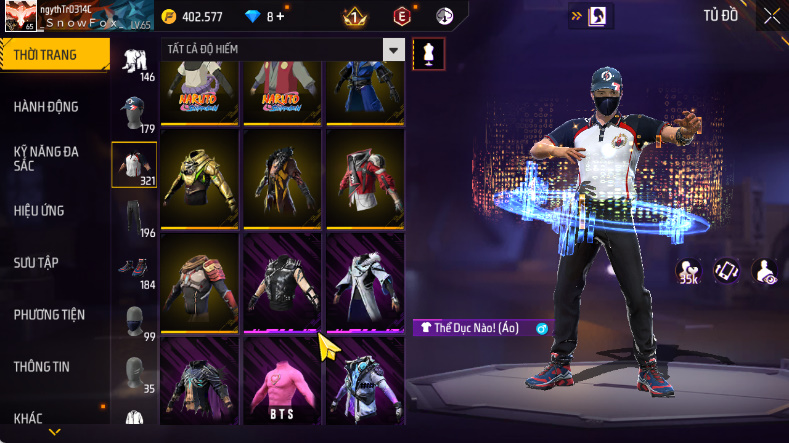
Task: Click the gold rank badge icon
Action: click(x=353, y=16)
